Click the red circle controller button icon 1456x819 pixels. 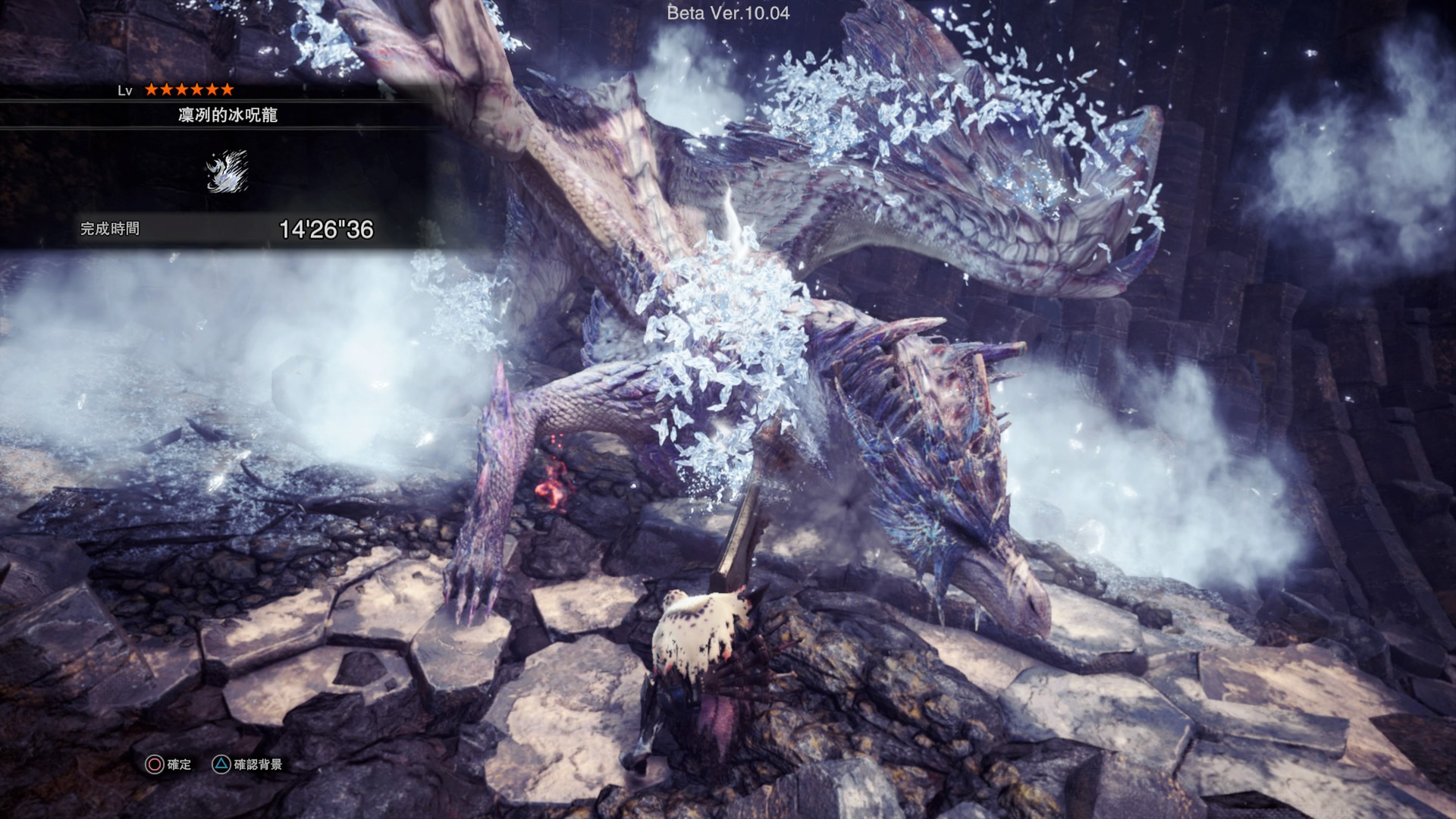pyautogui.click(x=154, y=764)
